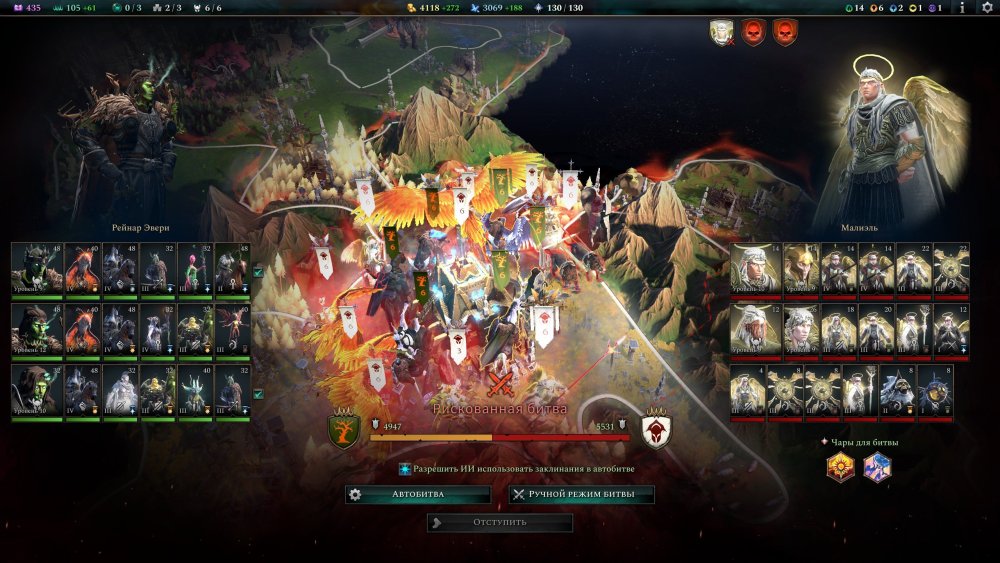Open the info panel icon
The width and height of the screenshot is (1000, 563).
962,8
